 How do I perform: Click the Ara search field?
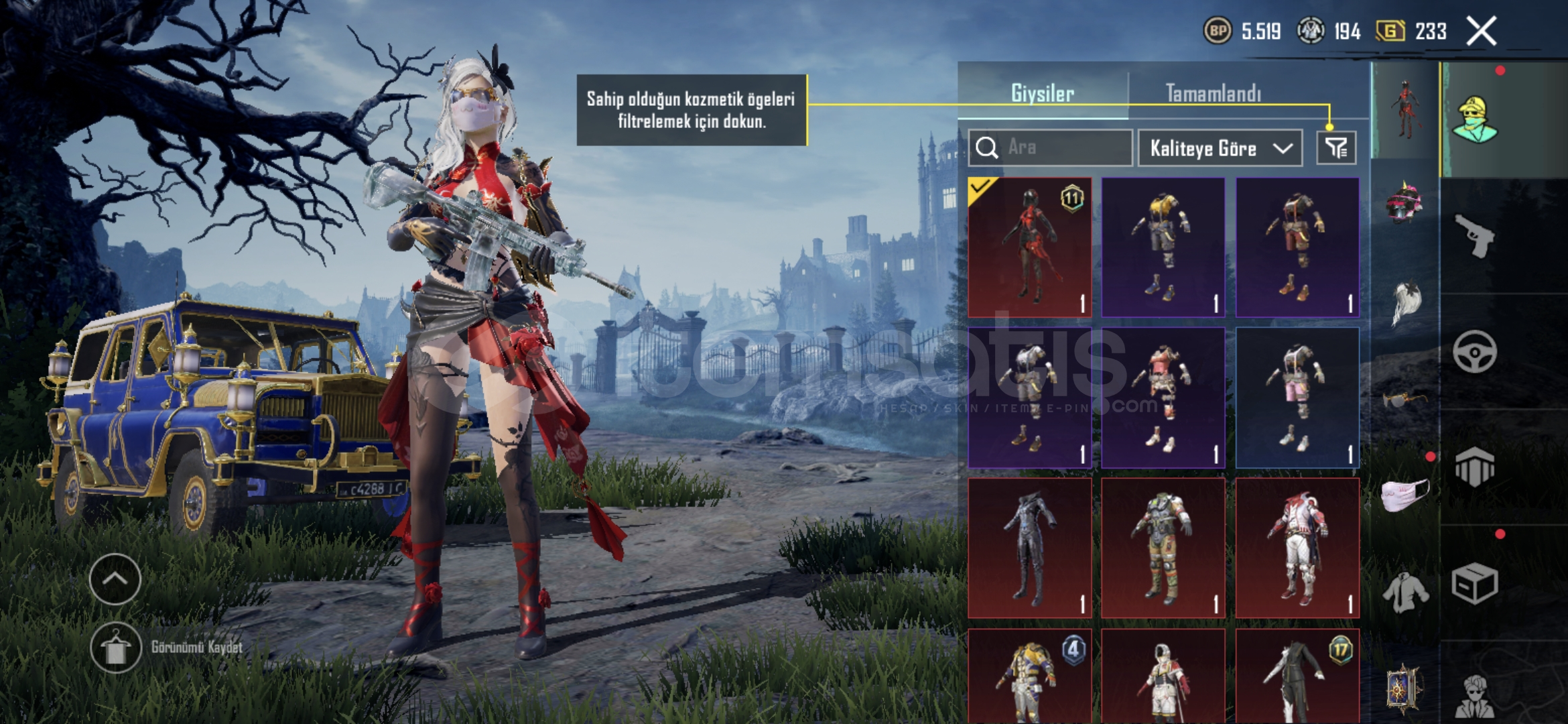(1059, 147)
